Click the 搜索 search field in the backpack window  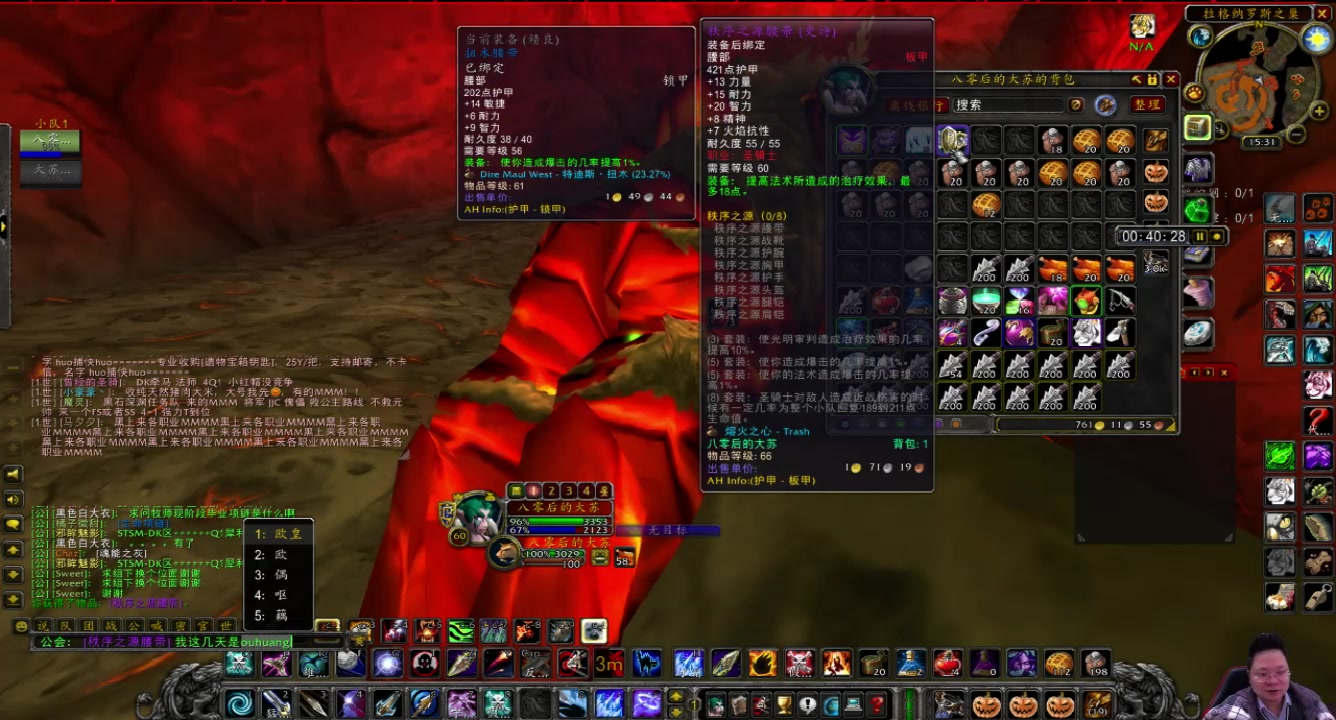(1008, 105)
